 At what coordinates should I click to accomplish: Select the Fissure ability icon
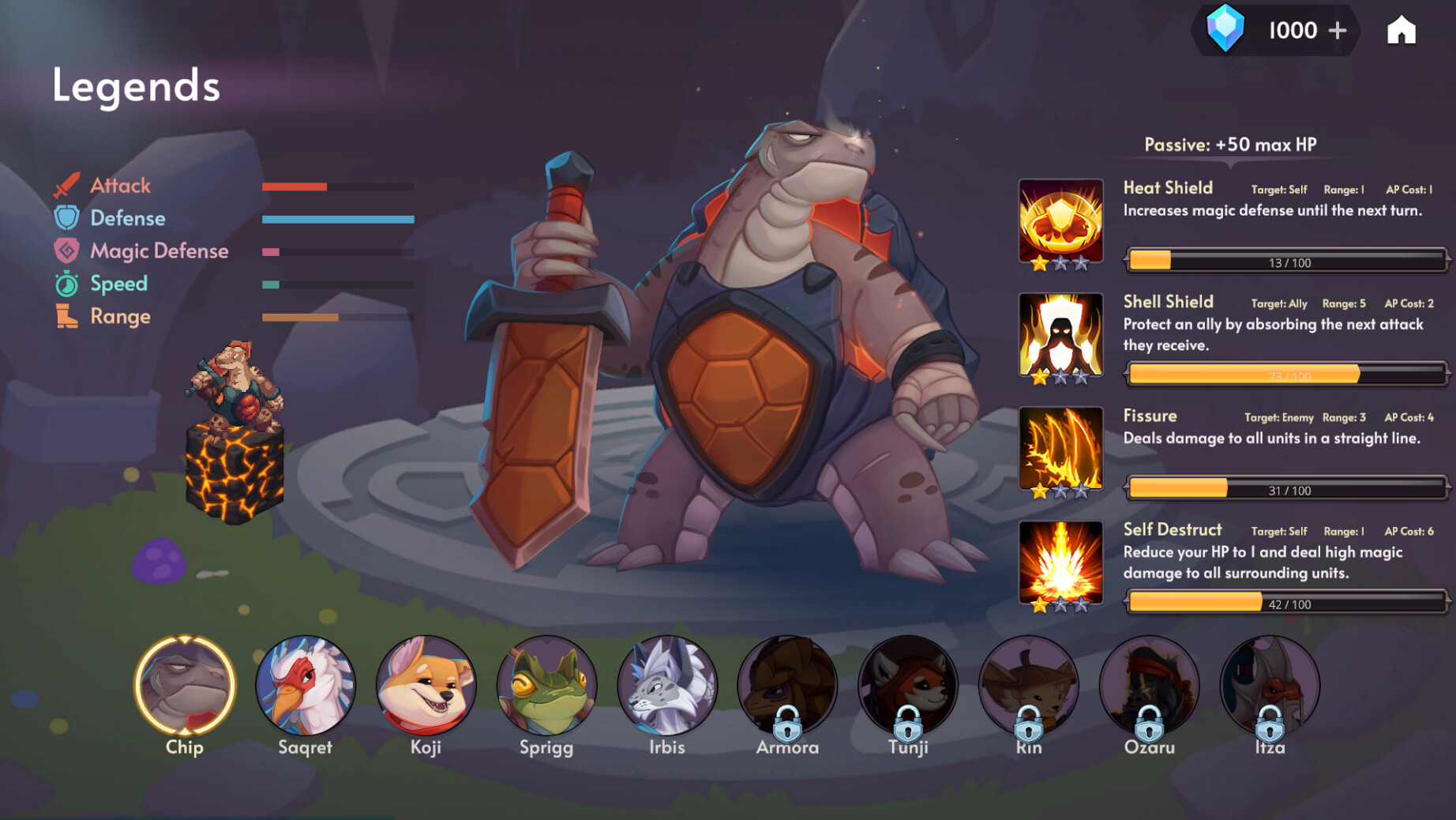point(1061,449)
